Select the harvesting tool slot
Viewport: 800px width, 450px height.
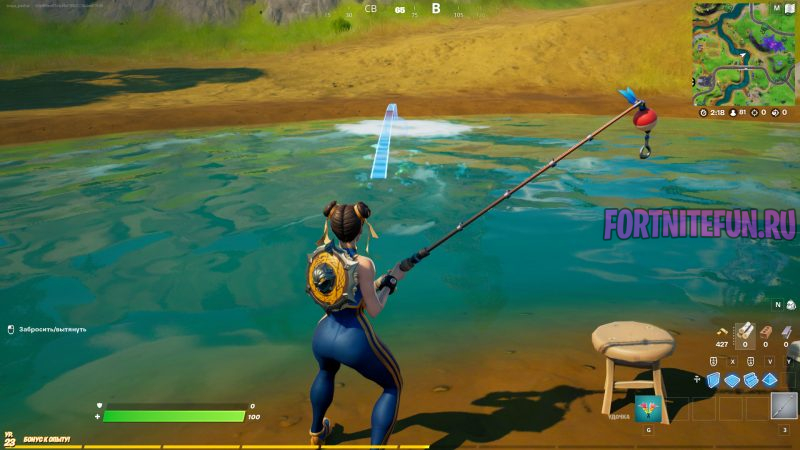[x=783, y=407]
